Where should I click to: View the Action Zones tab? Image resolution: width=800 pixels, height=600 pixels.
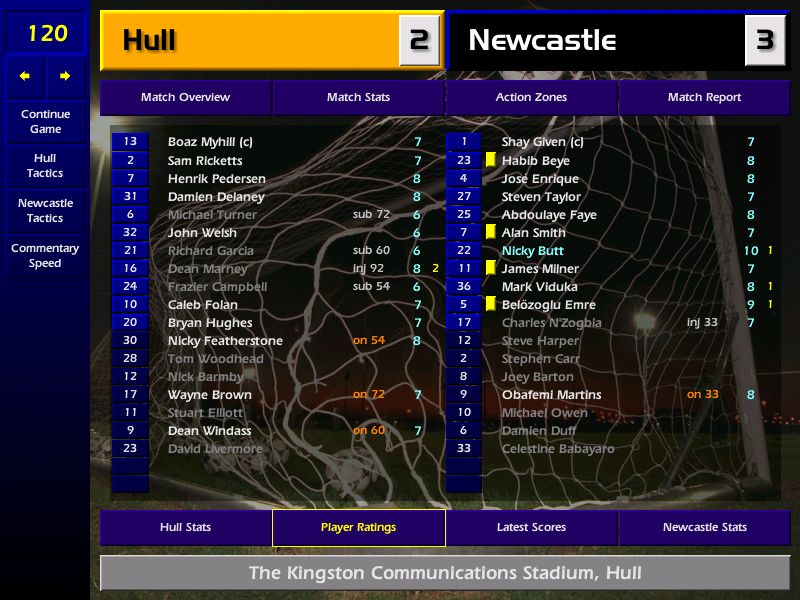point(531,98)
